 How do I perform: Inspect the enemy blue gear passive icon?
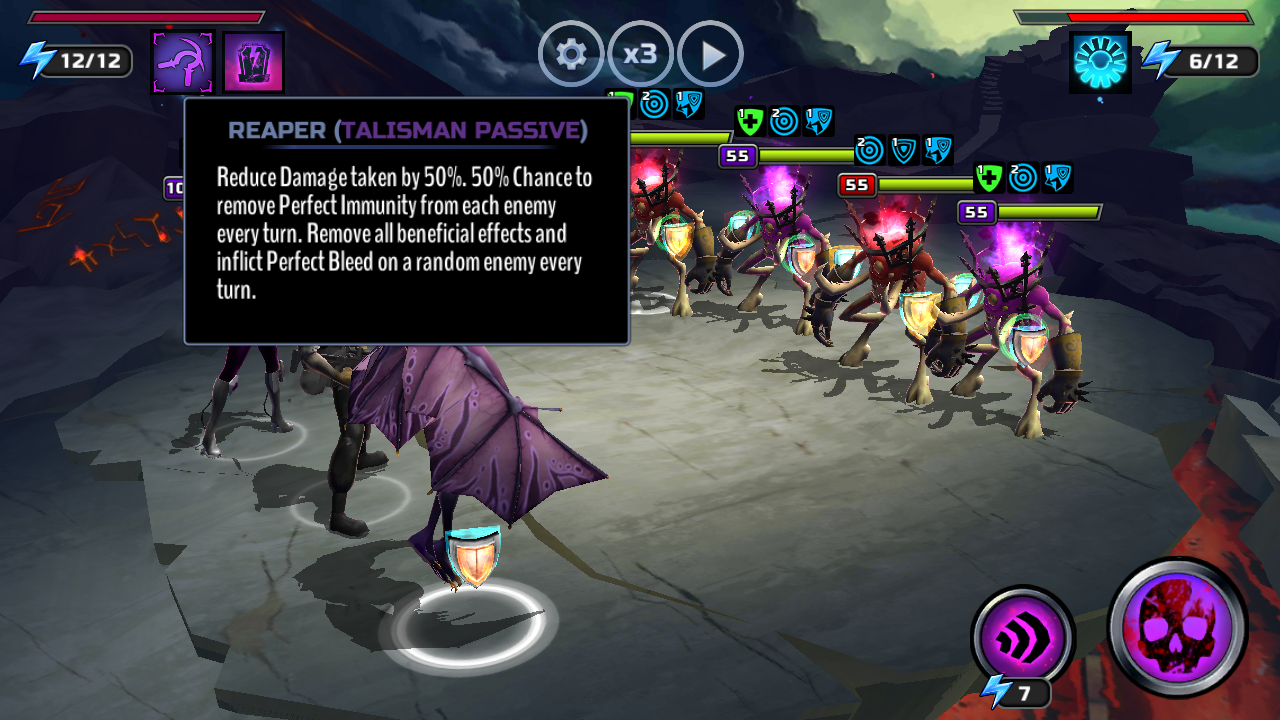[1100, 61]
